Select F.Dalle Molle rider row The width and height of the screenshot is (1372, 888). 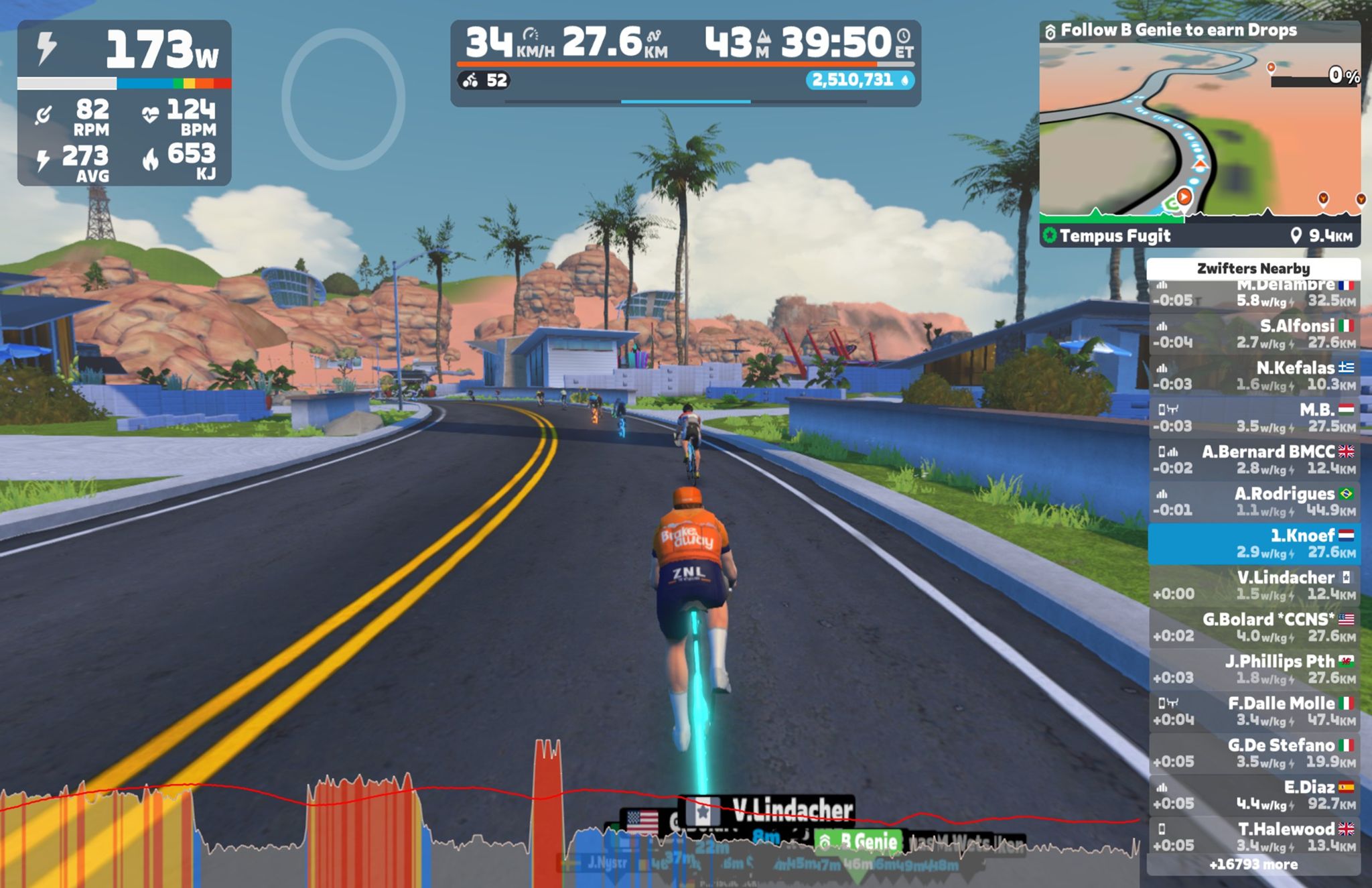point(1254,711)
